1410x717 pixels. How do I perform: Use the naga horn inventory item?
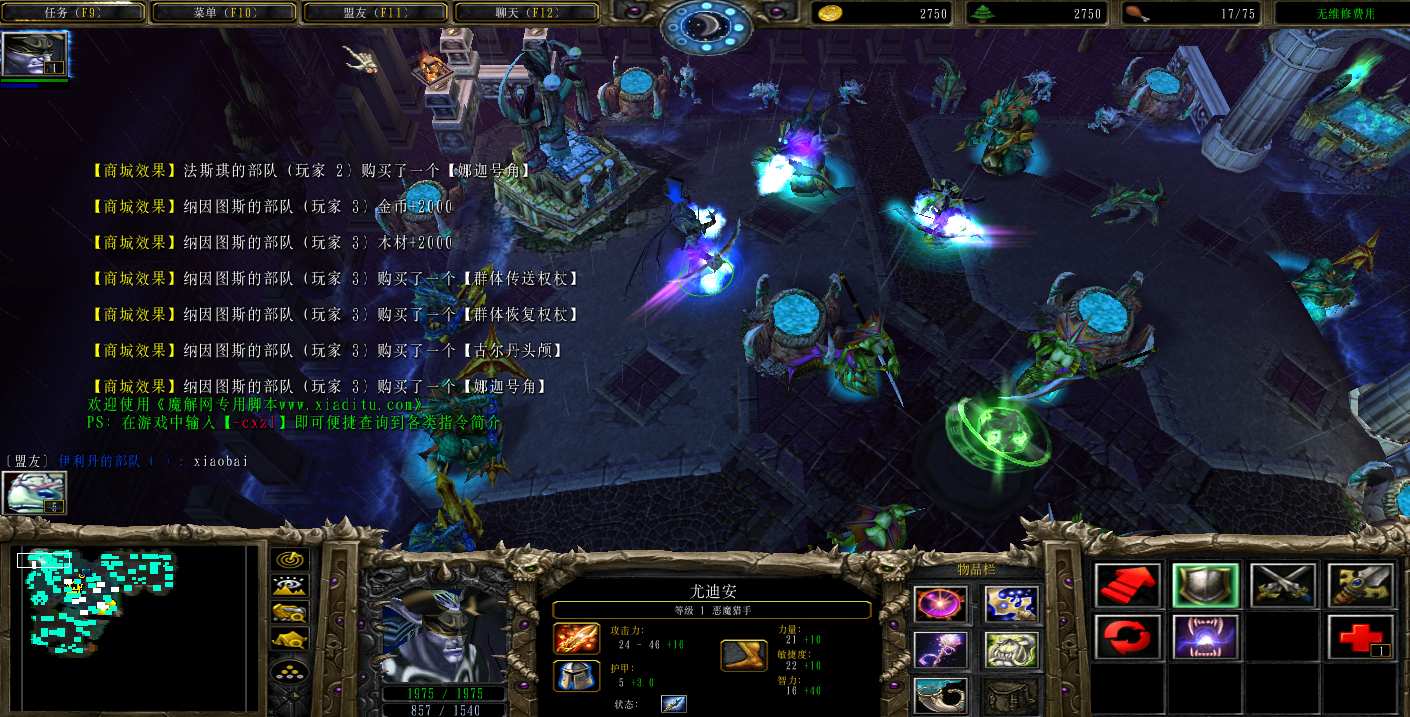click(940, 694)
